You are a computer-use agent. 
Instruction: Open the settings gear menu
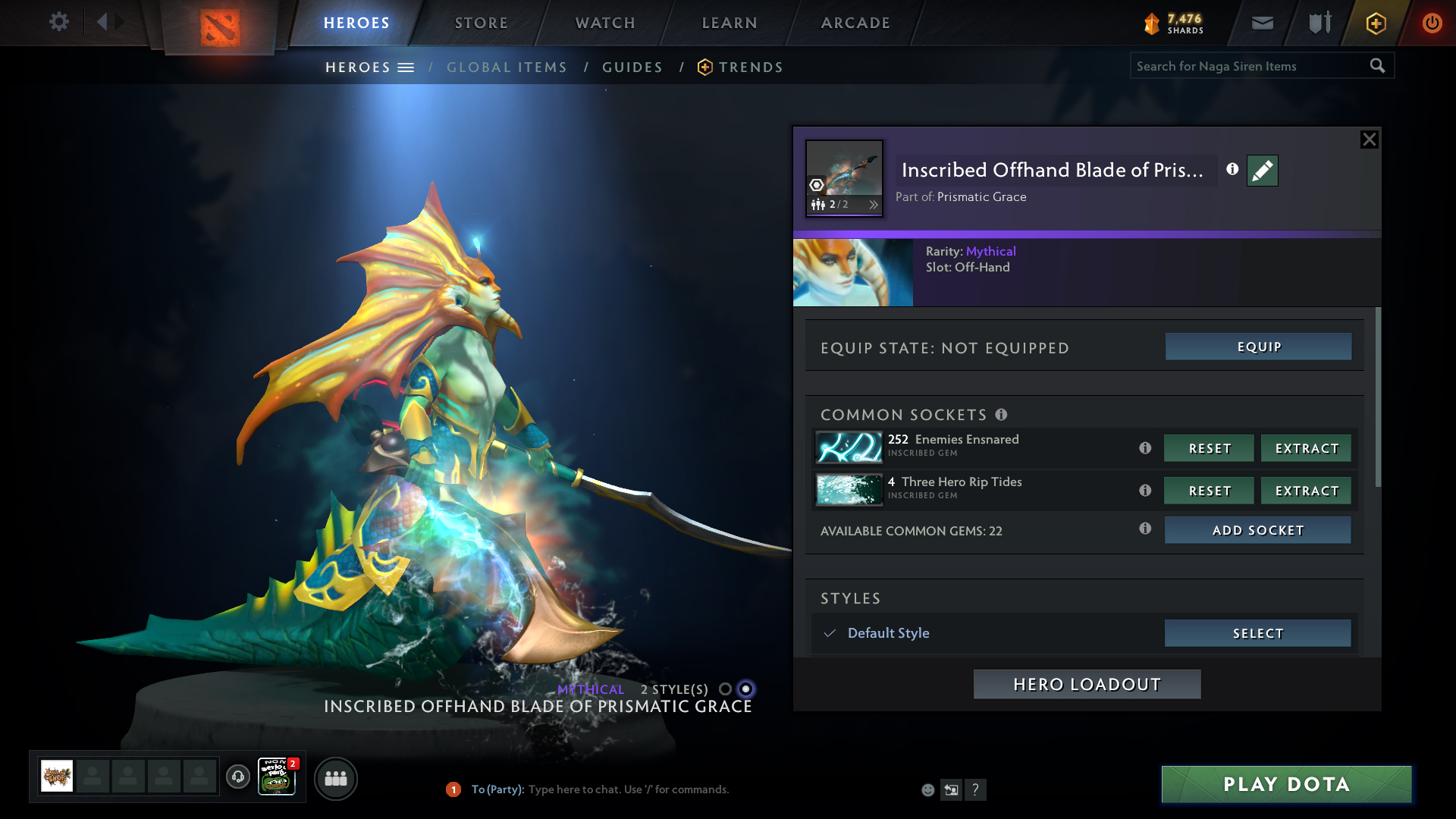(59, 22)
